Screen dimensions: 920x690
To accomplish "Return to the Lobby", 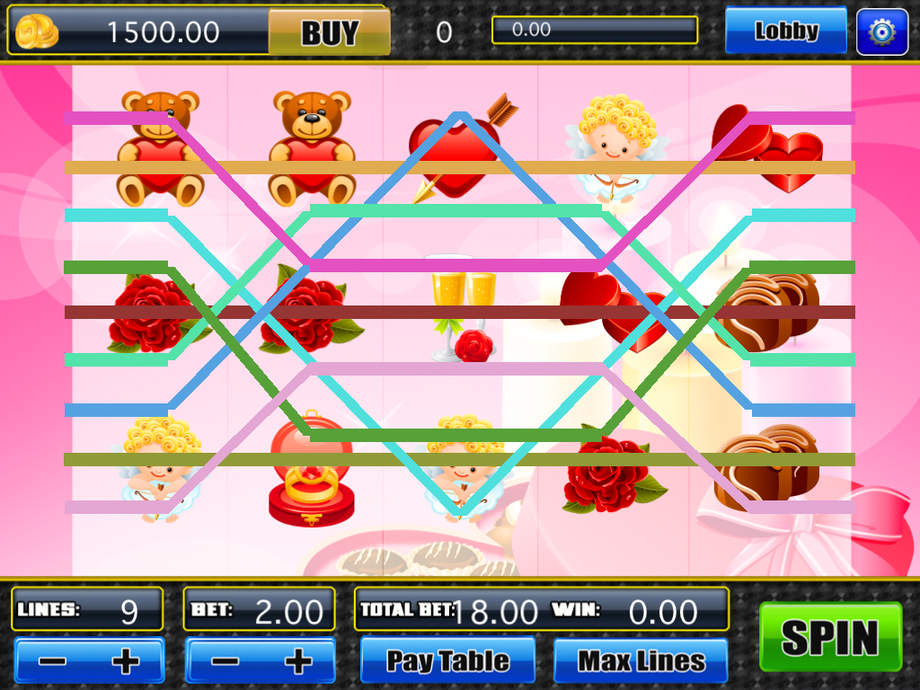I will pos(786,31).
